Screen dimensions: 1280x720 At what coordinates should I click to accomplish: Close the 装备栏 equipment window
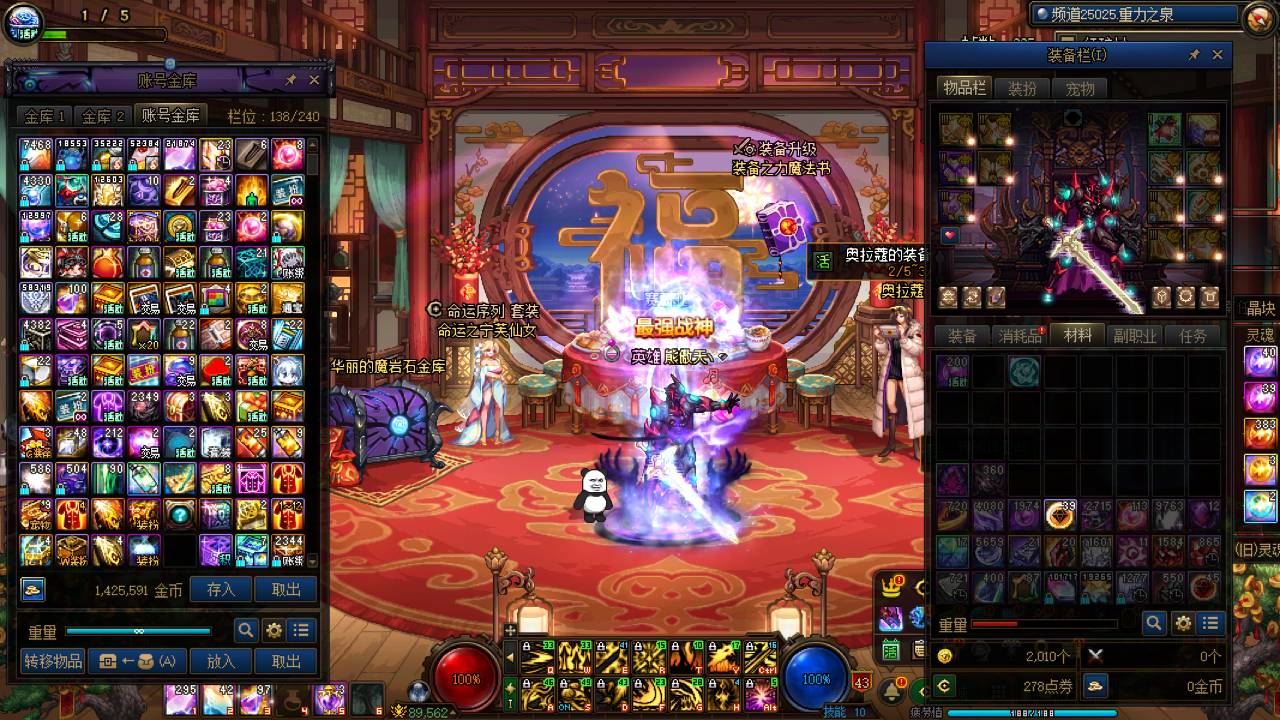click(x=1217, y=55)
